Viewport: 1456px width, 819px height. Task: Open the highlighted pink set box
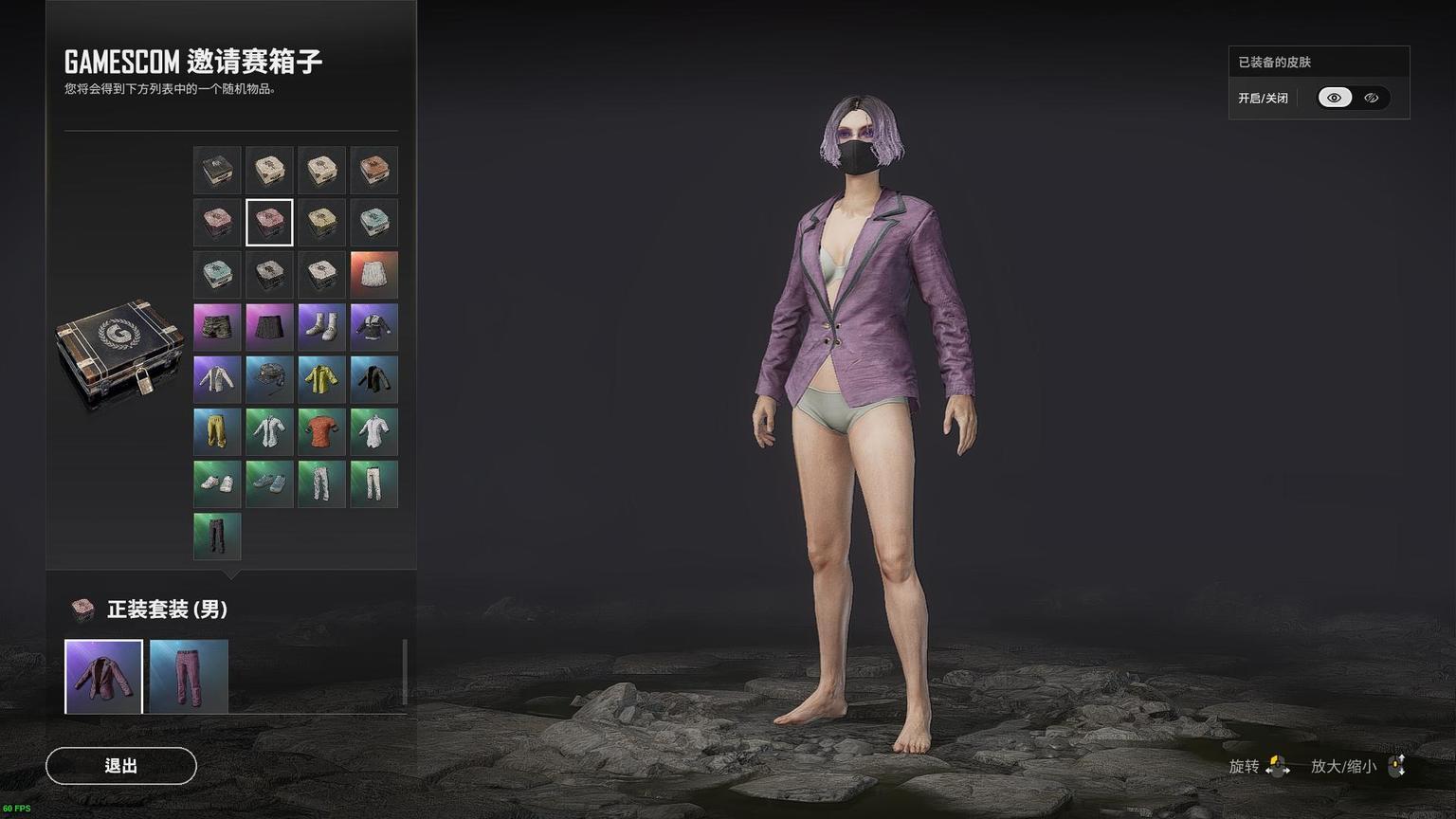[269, 223]
